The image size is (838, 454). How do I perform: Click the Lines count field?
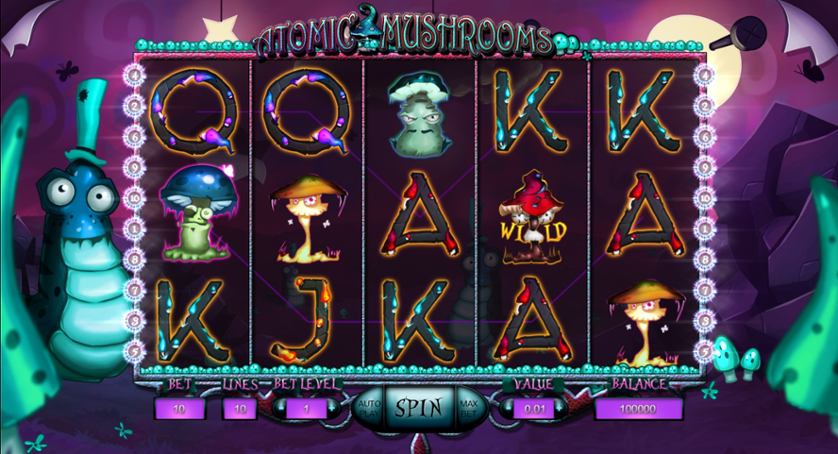coord(240,408)
